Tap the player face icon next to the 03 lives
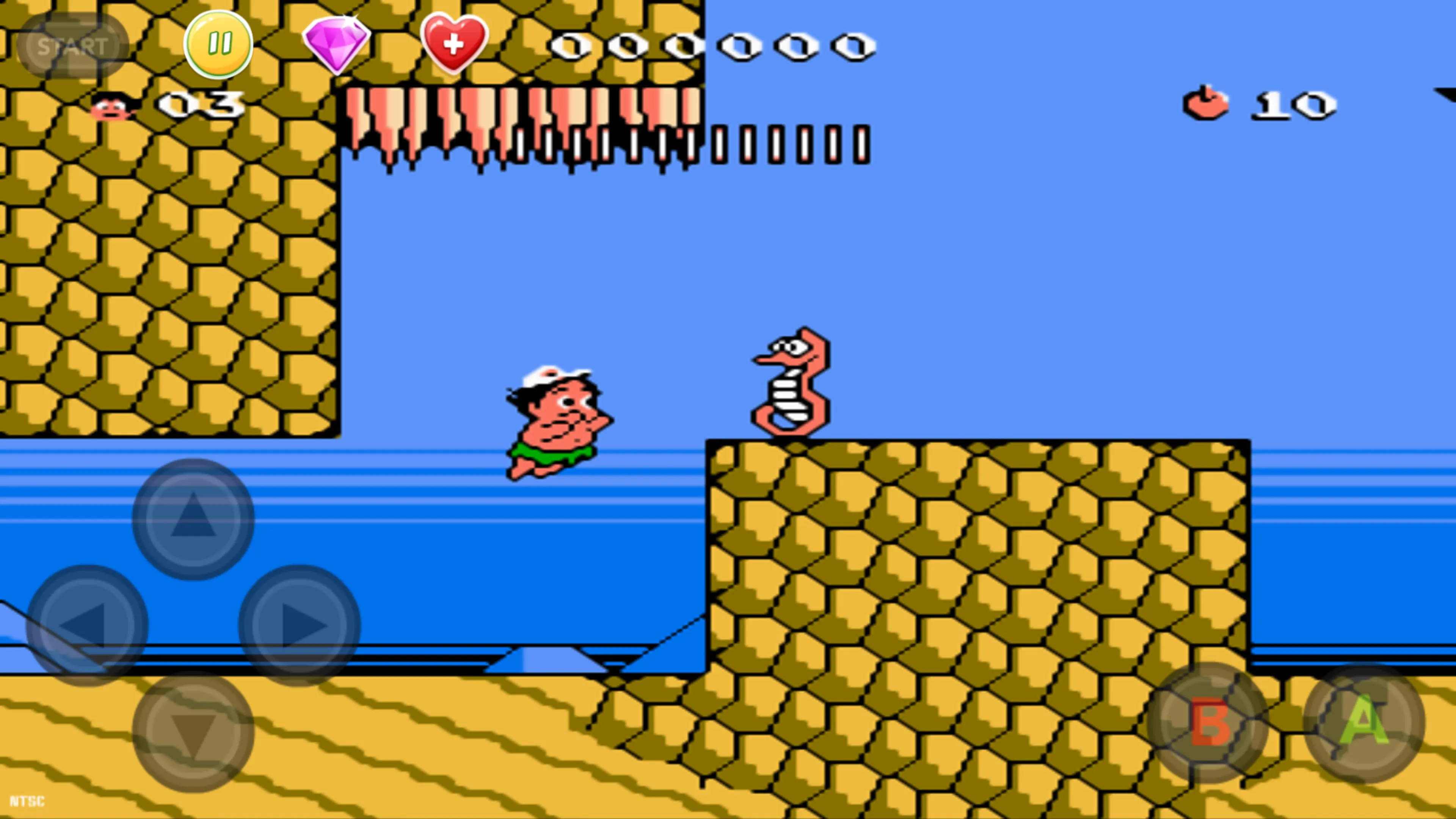Screen dimensions: 1456x819 click(x=111, y=107)
